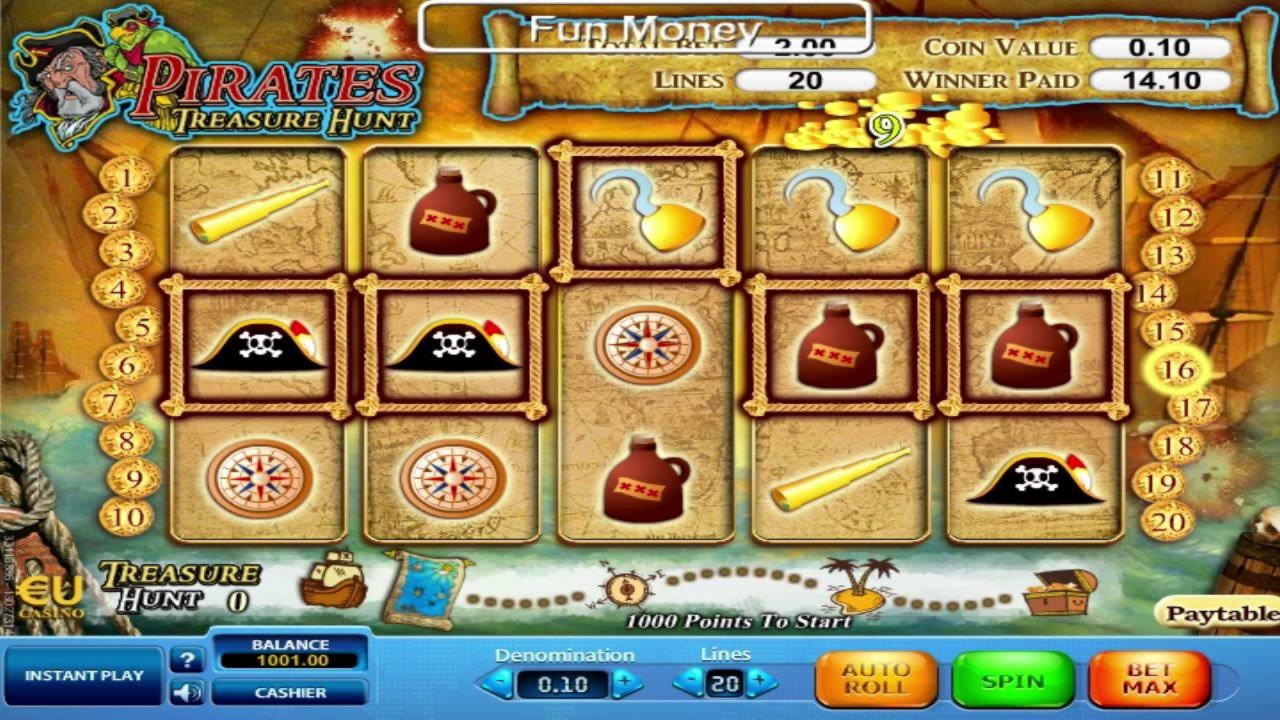This screenshot has height=720, width=1280.
Task: Place the maximum bet with Bet Max
Action: click(x=1149, y=681)
